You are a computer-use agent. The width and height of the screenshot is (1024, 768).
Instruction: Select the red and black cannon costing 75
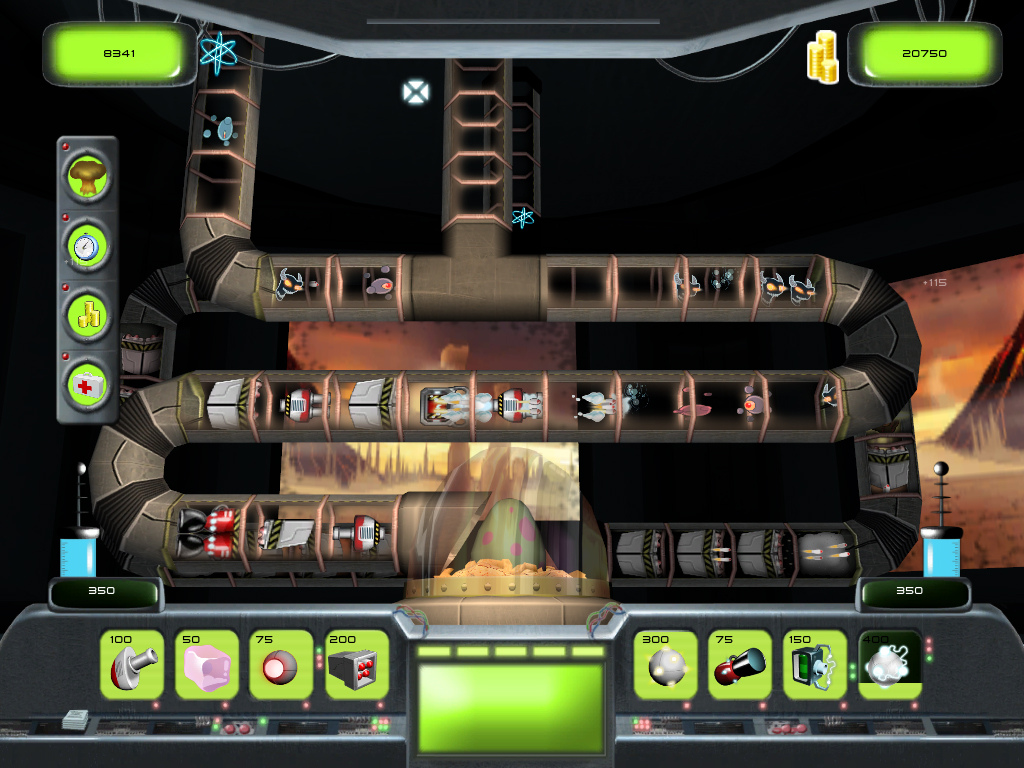(741, 665)
